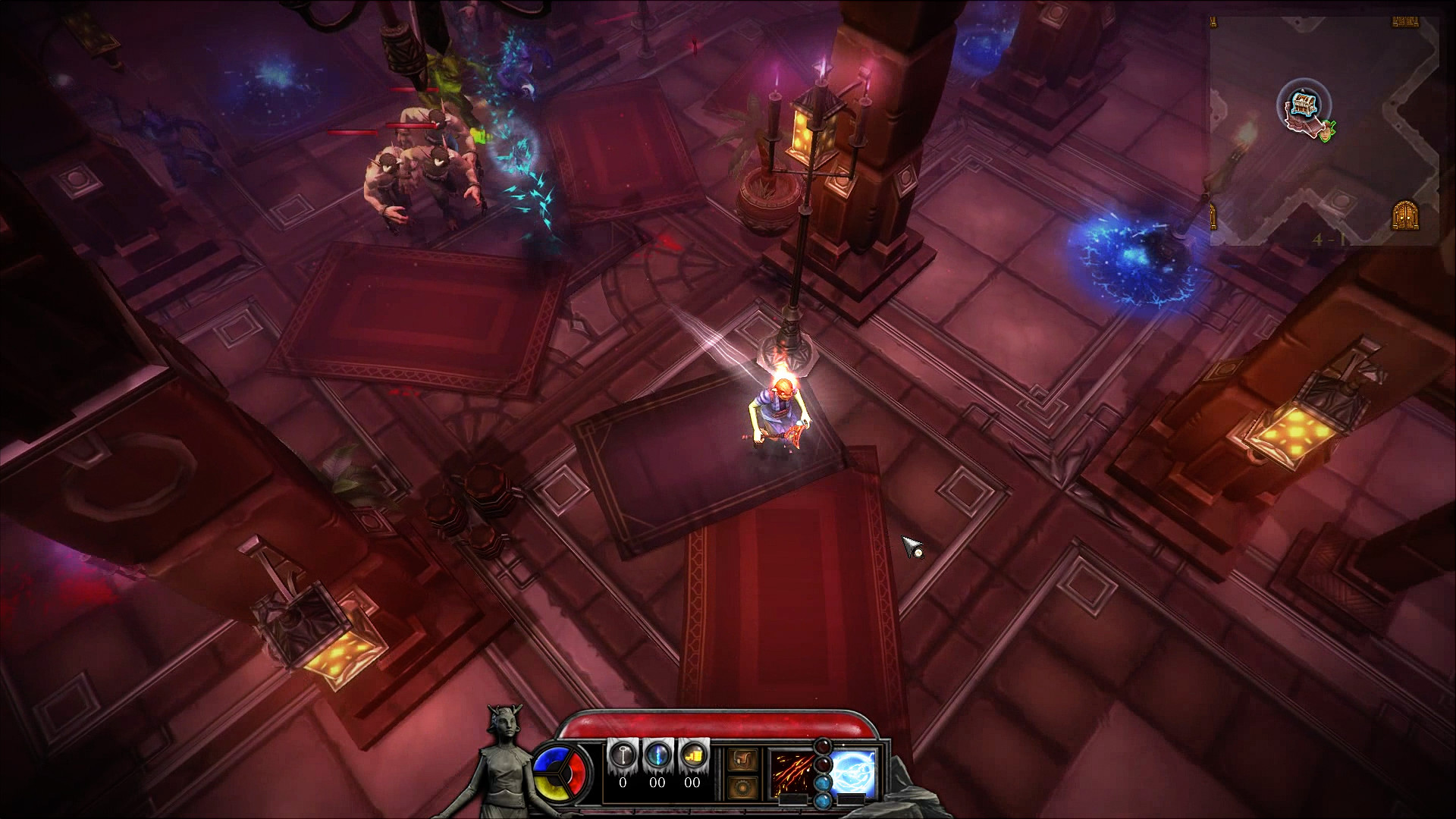Click the empty slot beneath the fire skill
Screen dimensions: 1456x819
pyautogui.click(x=793, y=800)
